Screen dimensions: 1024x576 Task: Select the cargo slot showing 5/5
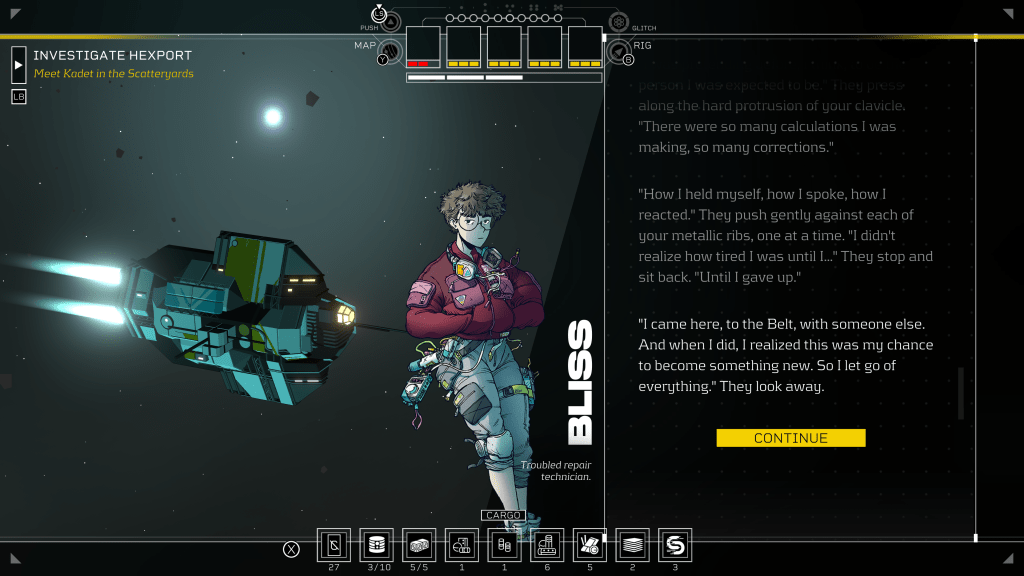point(420,545)
